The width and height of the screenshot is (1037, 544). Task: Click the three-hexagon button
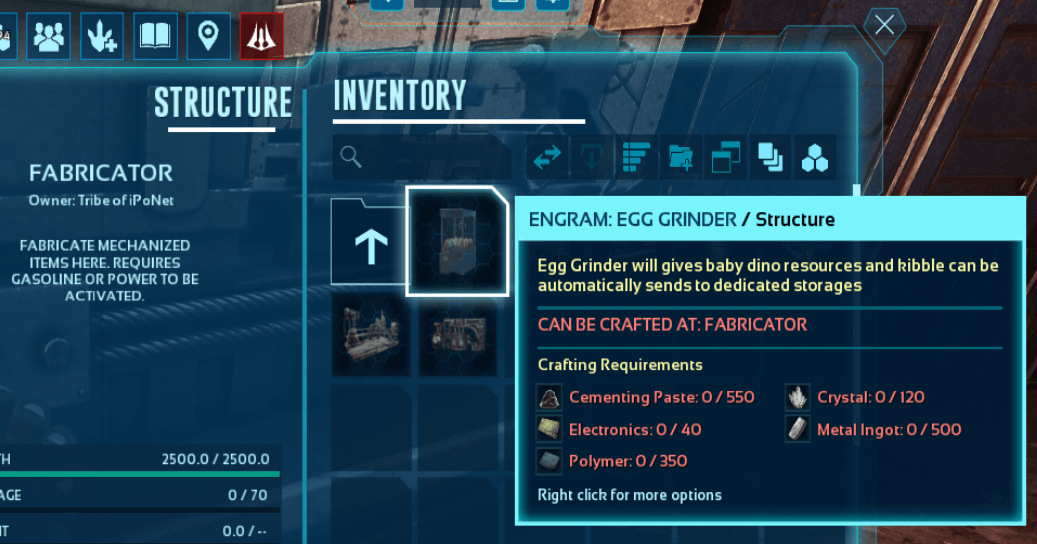tap(815, 158)
